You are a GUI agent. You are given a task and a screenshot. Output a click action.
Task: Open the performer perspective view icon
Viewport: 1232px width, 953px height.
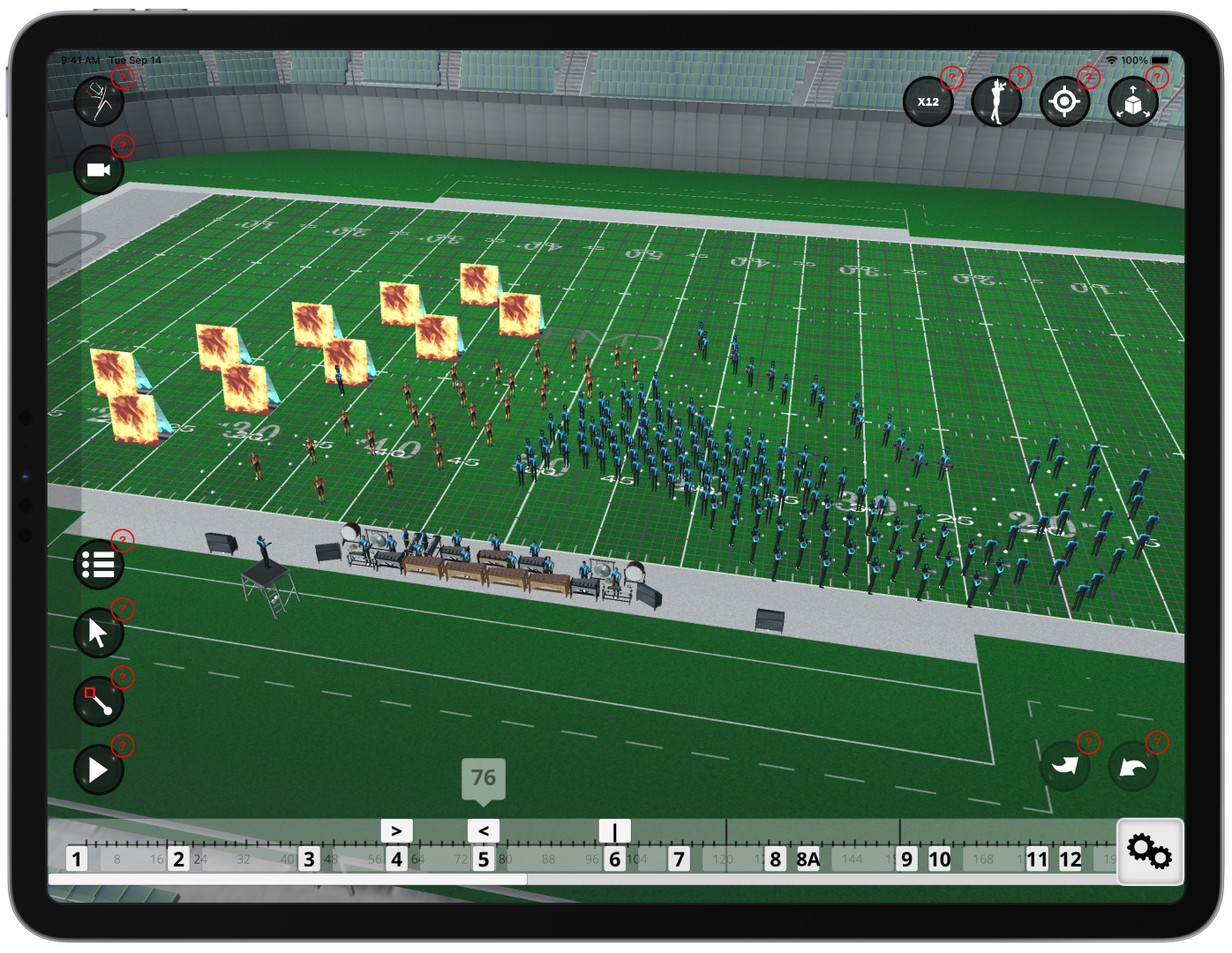(x=996, y=101)
